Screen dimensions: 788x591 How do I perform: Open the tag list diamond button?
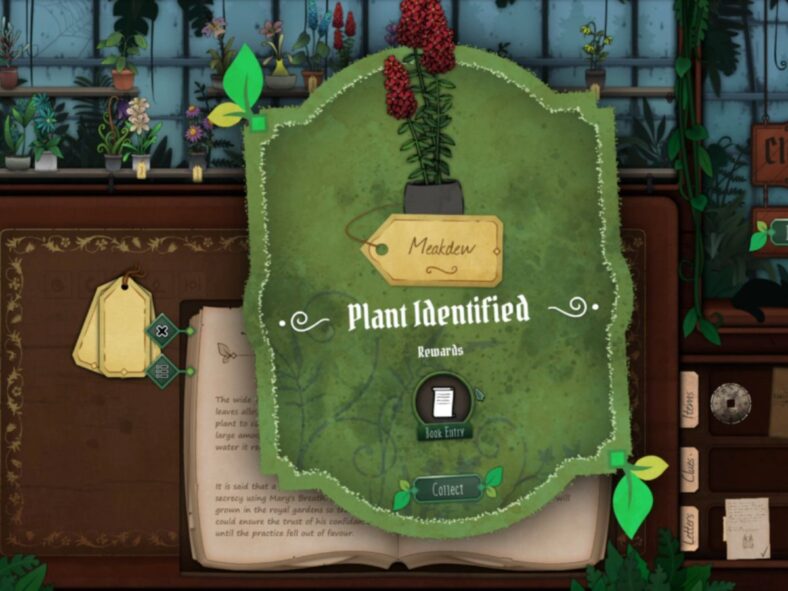click(x=162, y=372)
